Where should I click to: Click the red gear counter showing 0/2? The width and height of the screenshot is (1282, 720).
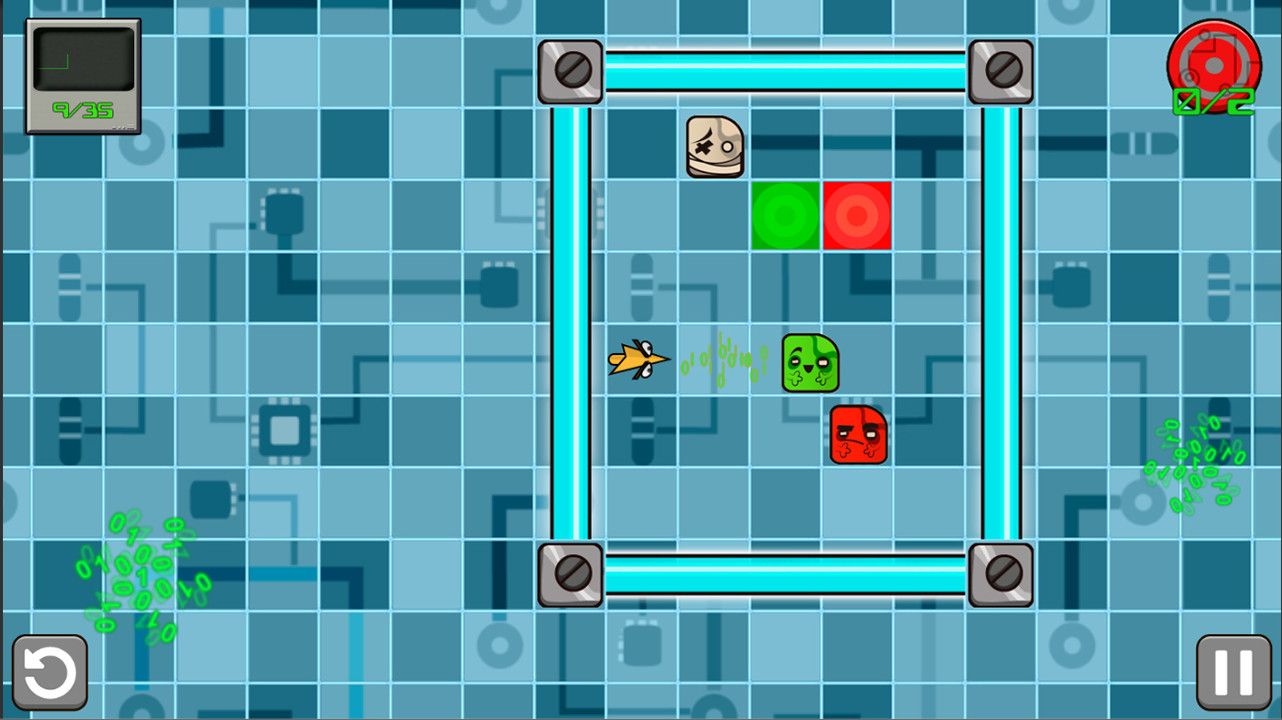click(x=1213, y=67)
